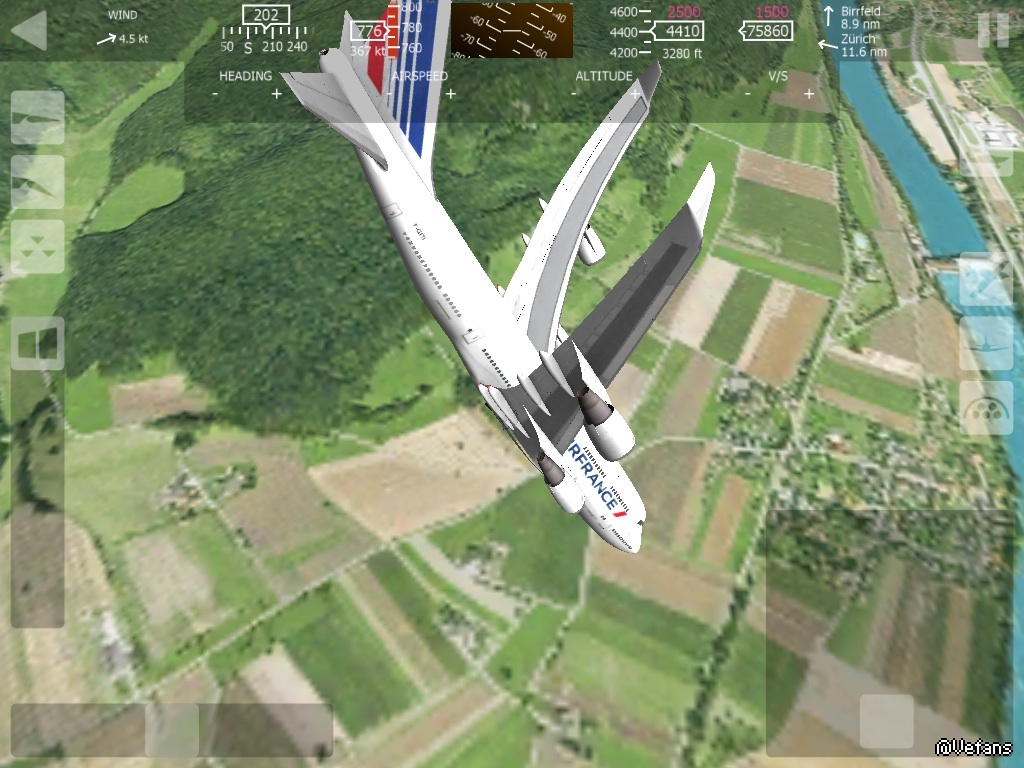Decrease the autopilot heading with minus
This screenshot has width=1024, height=768.
pyautogui.click(x=215, y=94)
